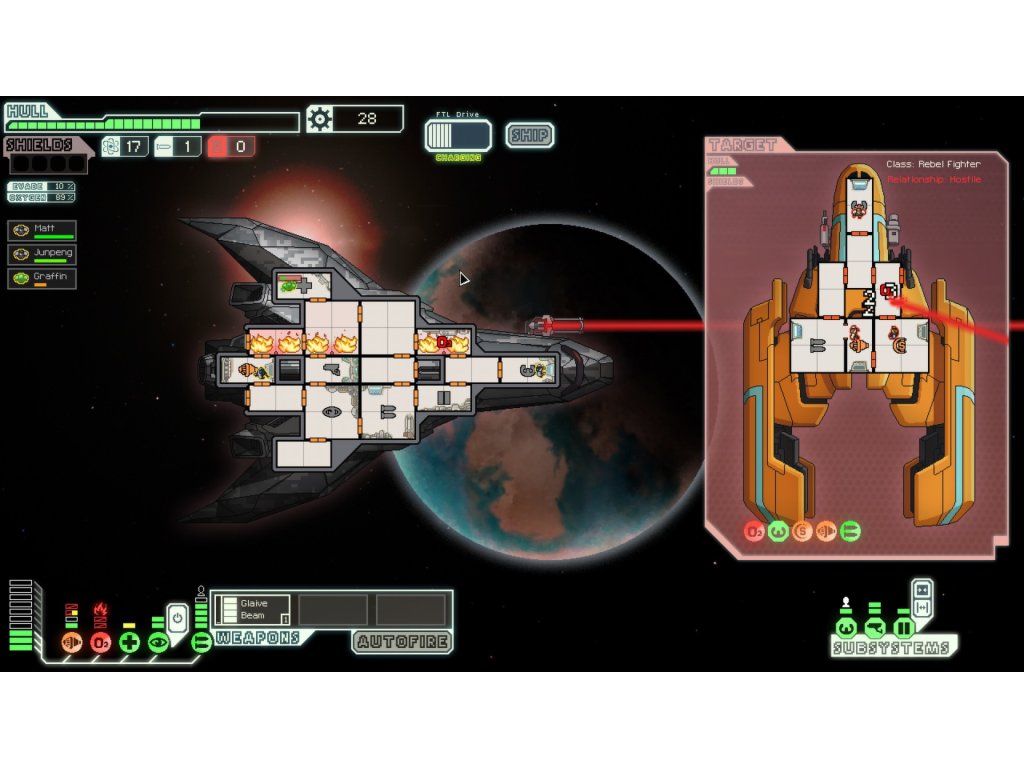Open the settings gear next to scrap

tap(319, 119)
